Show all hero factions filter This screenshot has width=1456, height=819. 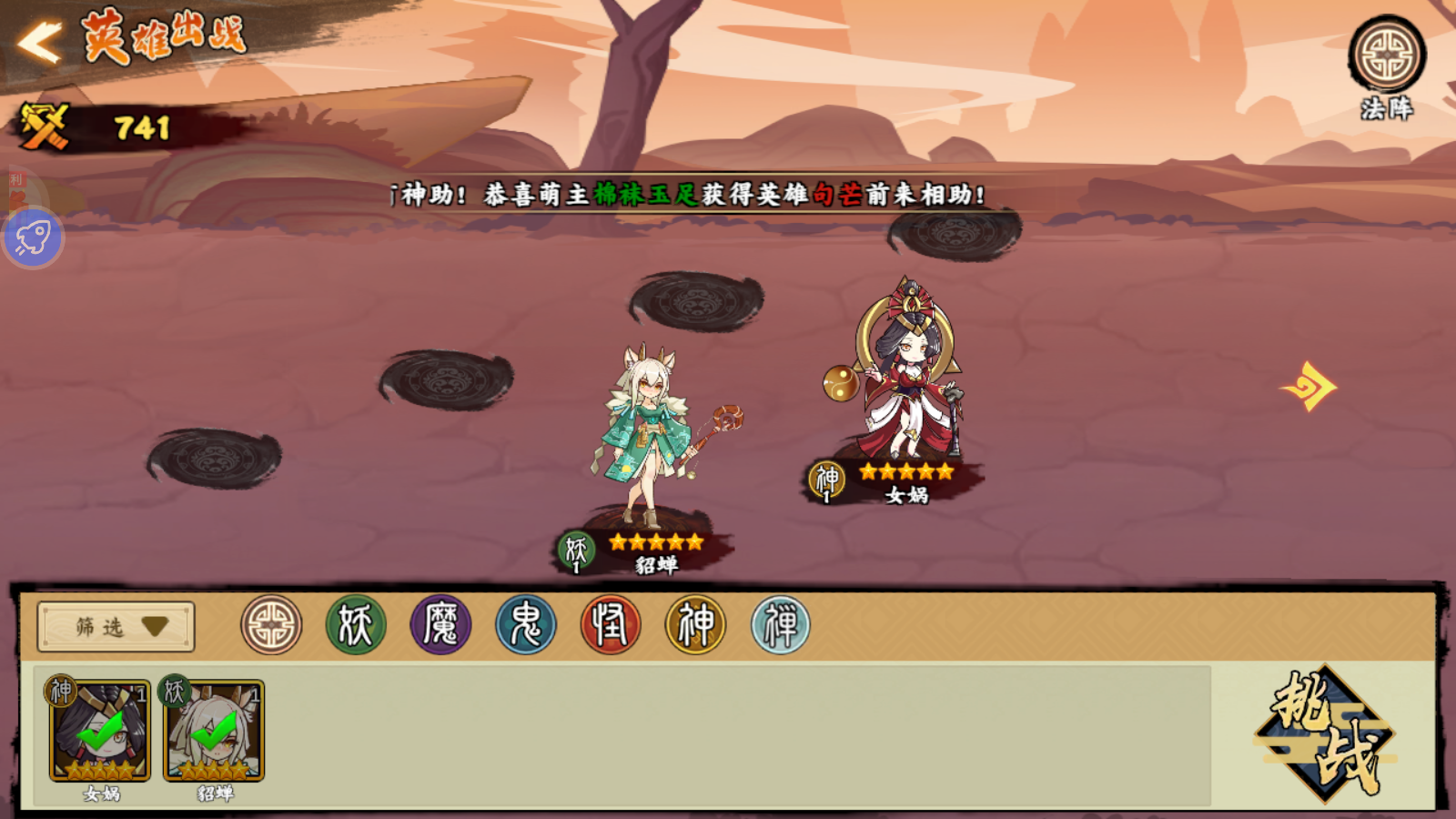[x=271, y=625]
